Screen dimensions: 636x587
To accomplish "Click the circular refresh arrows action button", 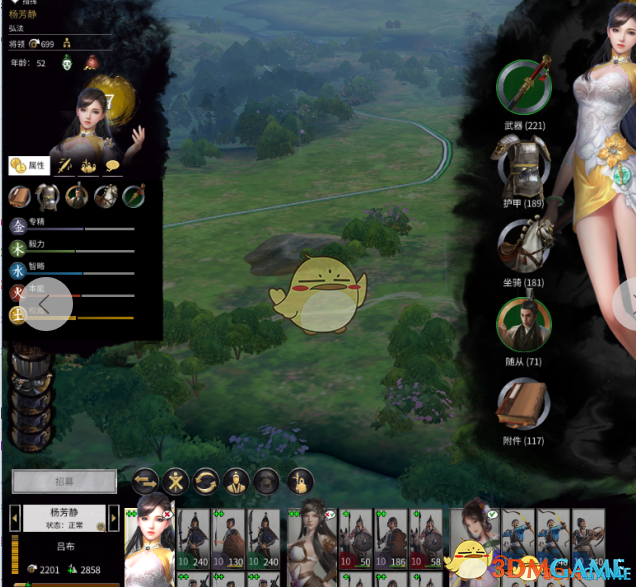I will point(207,482).
